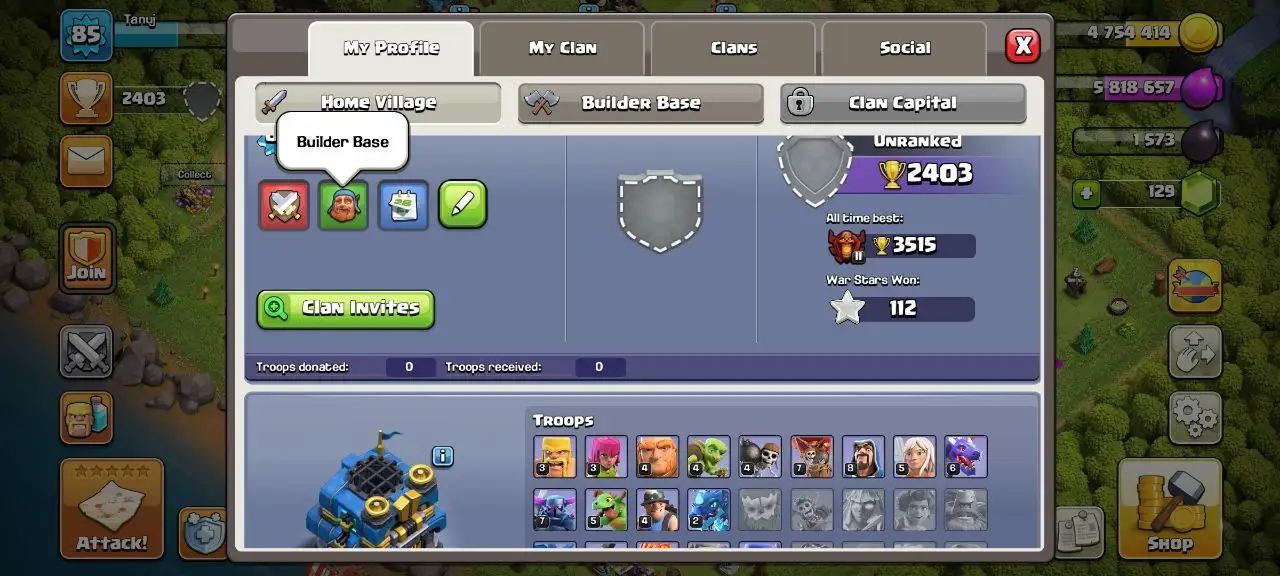1280x576 pixels.
Task: Add gems with the plus button
Action: click(1088, 192)
